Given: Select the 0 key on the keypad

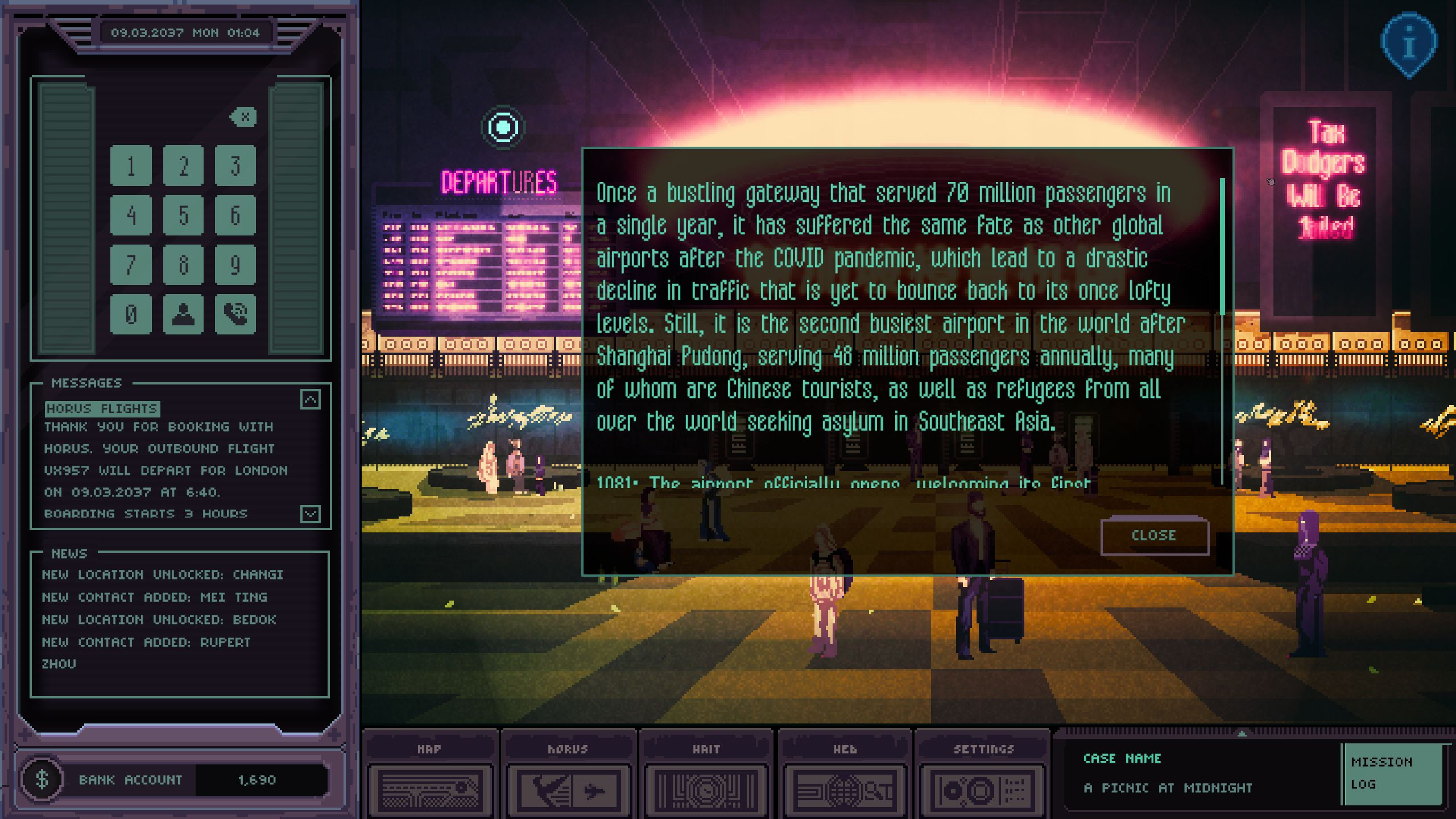Looking at the screenshot, I should pos(131,314).
